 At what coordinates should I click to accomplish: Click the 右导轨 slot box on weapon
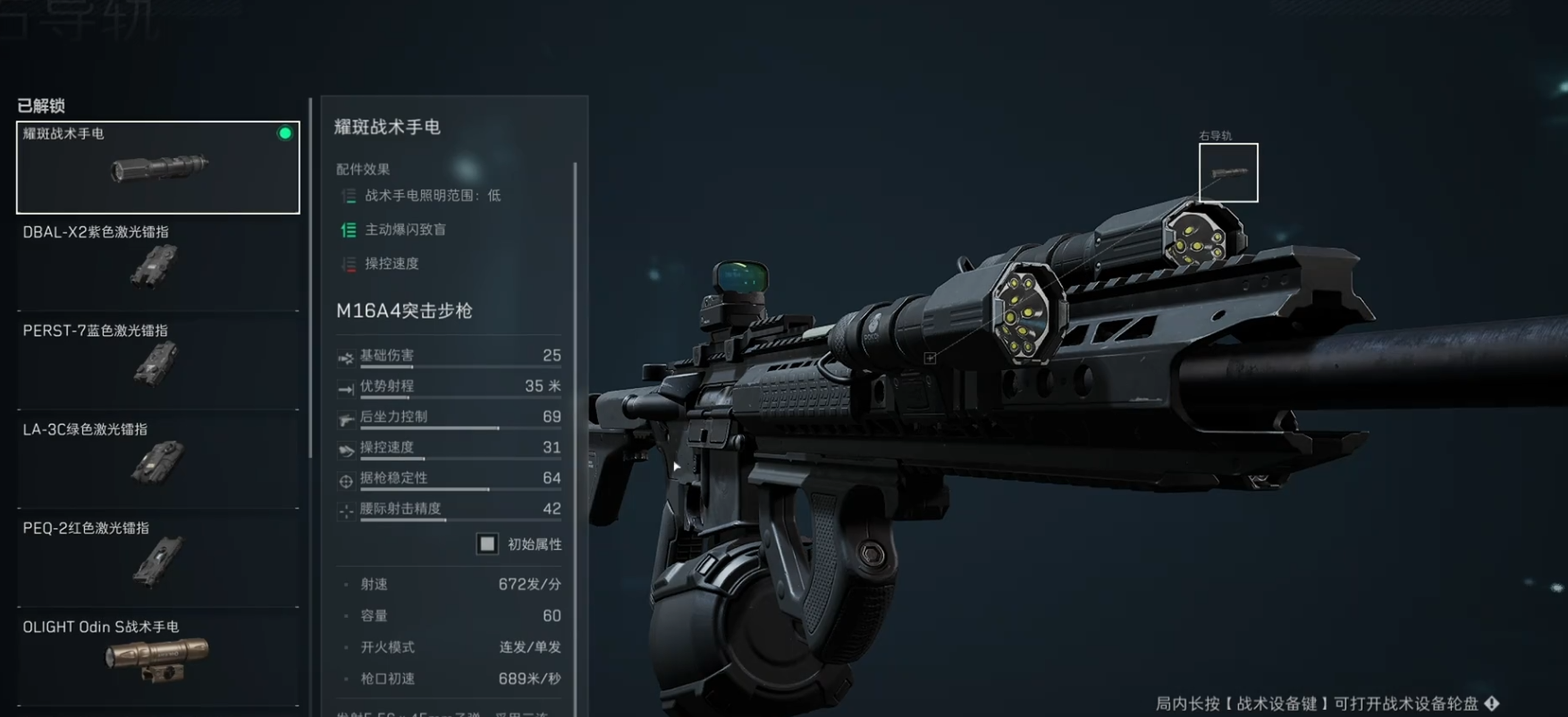coord(1228,173)
